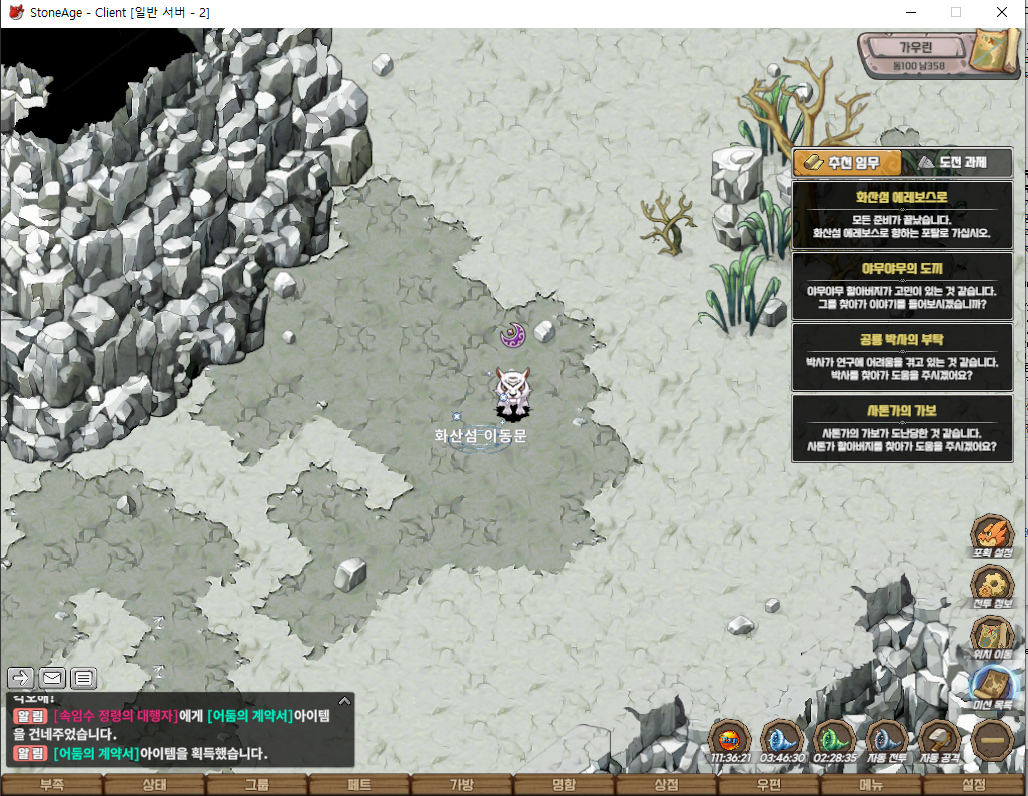Open the 미션 목록 mission list scroll
The width and height of the screenshot is (1028, 796).
pos(992,687)
